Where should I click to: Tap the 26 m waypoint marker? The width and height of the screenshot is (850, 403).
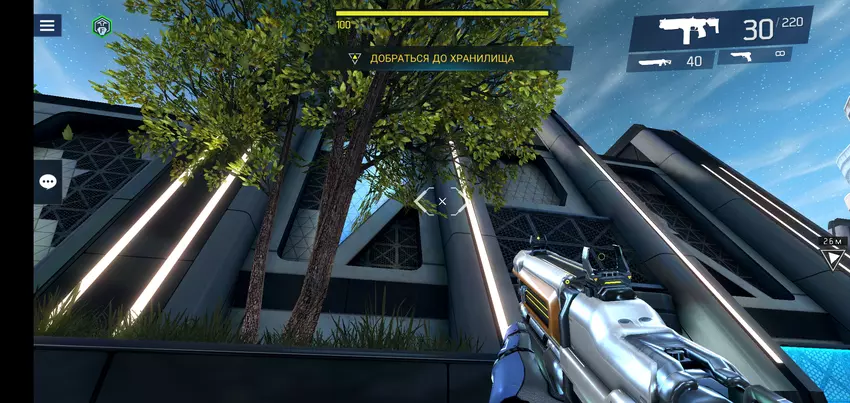(x=831, y=256)
